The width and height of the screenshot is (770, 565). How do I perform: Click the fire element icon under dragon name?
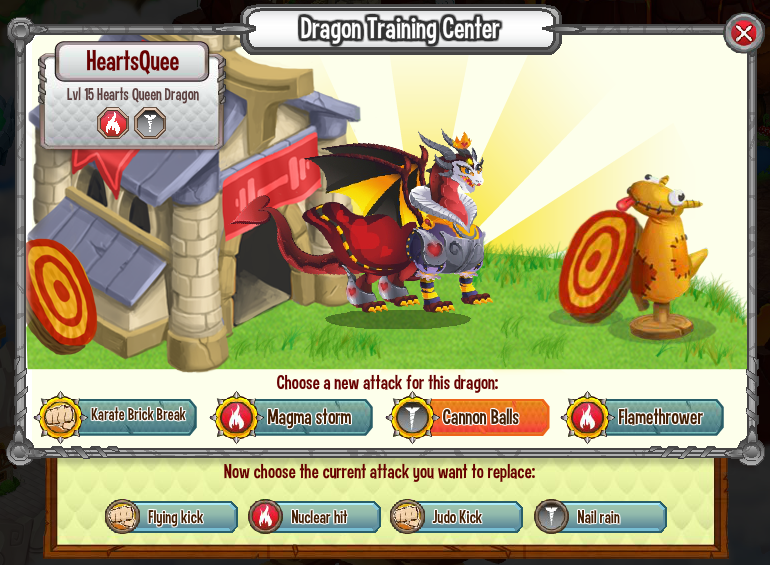click(112, 123)
